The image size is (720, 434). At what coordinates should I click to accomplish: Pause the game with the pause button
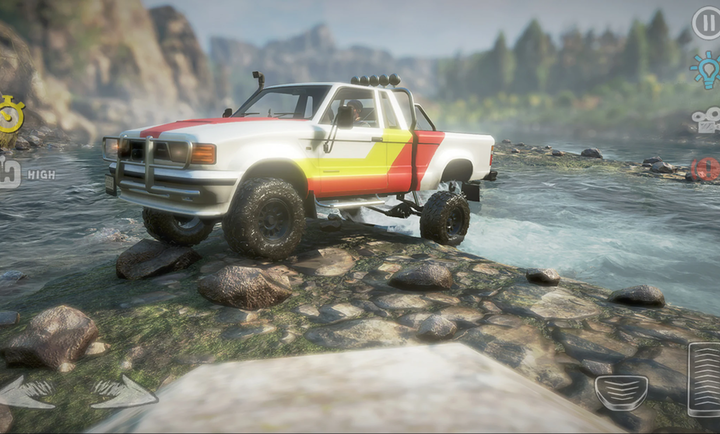pos(706,22)
